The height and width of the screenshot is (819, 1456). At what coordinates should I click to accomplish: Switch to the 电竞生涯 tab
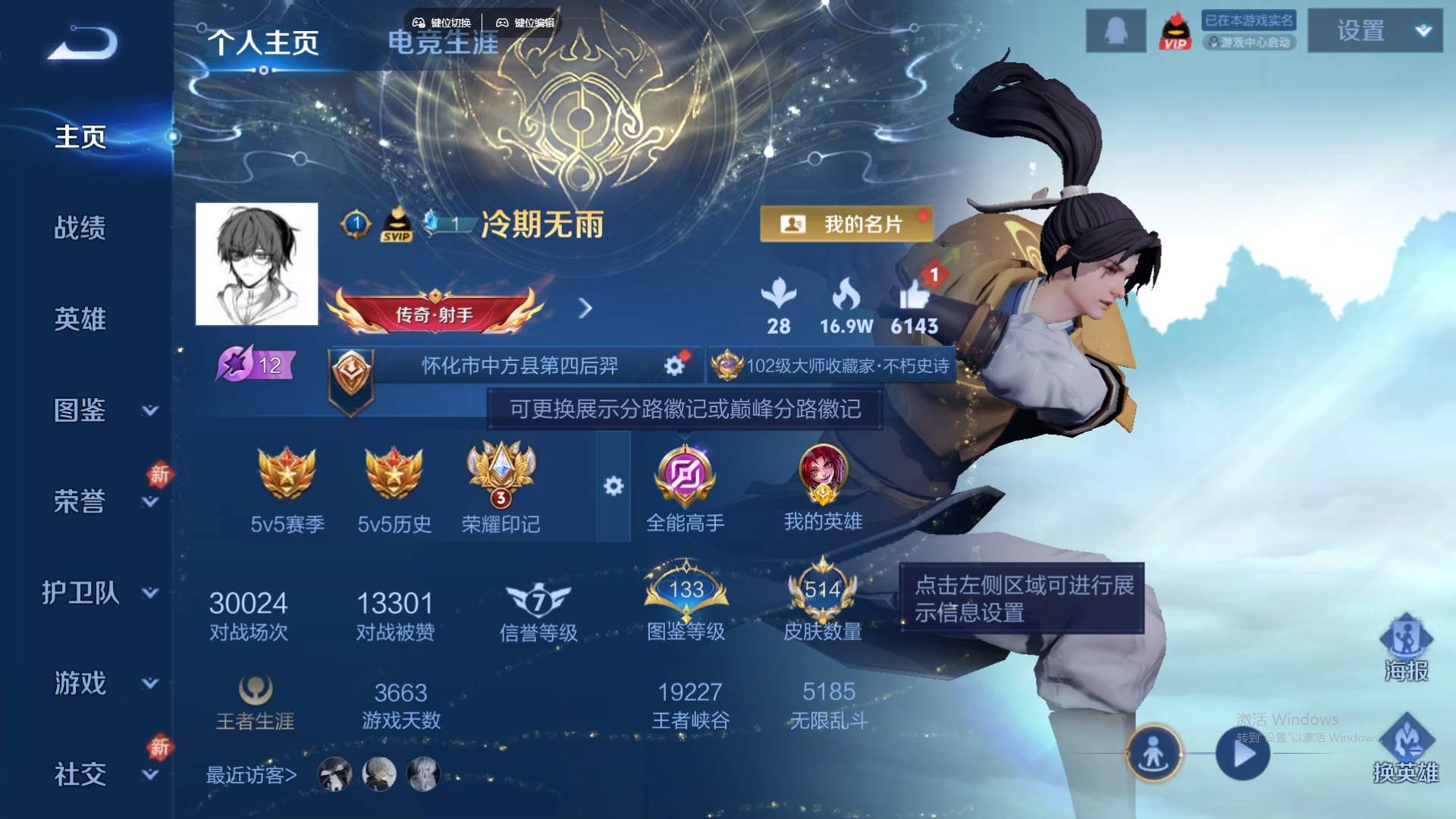tap(443, 43)
